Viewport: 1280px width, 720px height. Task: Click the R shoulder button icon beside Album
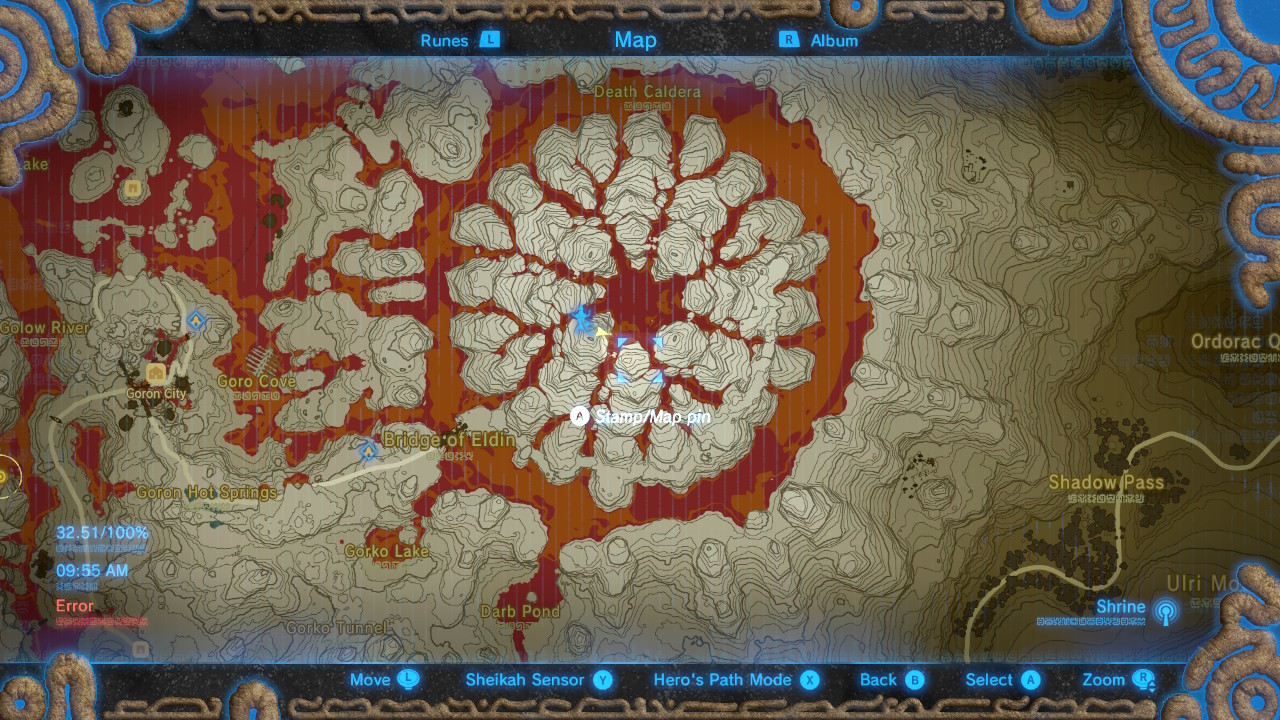789,40
